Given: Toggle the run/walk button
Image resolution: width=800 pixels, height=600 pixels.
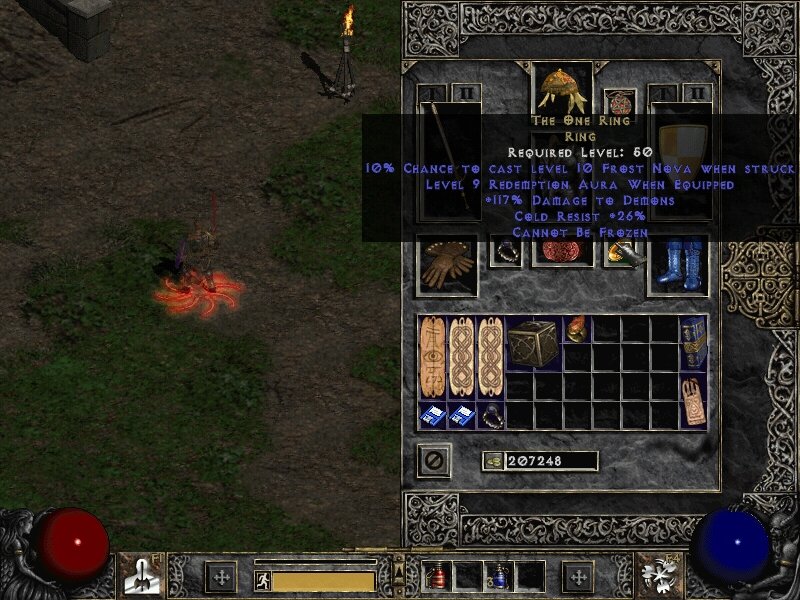Looking at the screenshot, I should pos(263,580).
